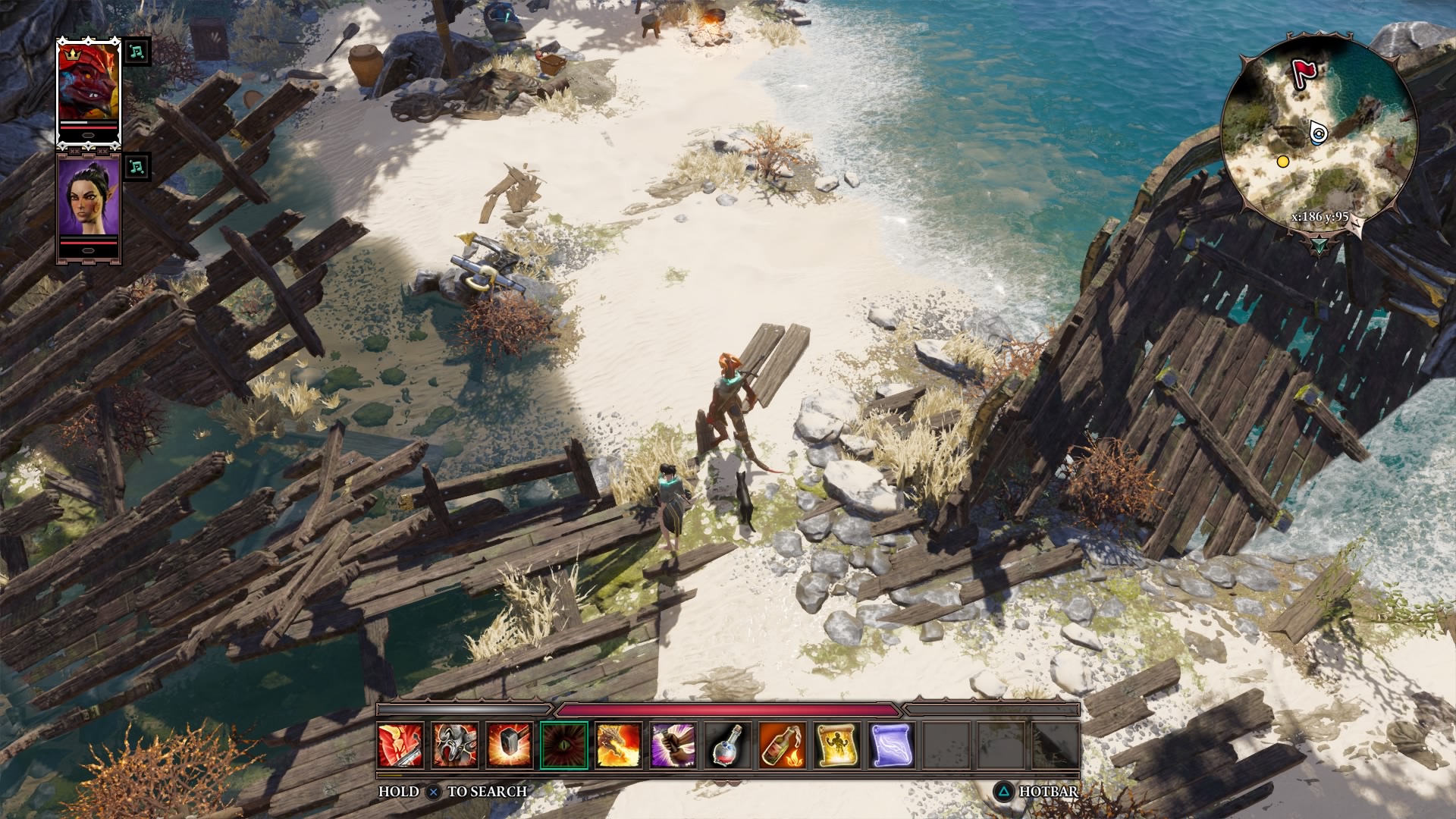The width and height of the screenshot is (1456, 819).
Task: Activate the glowing hammer strike skill
Action: coord(510,745)
